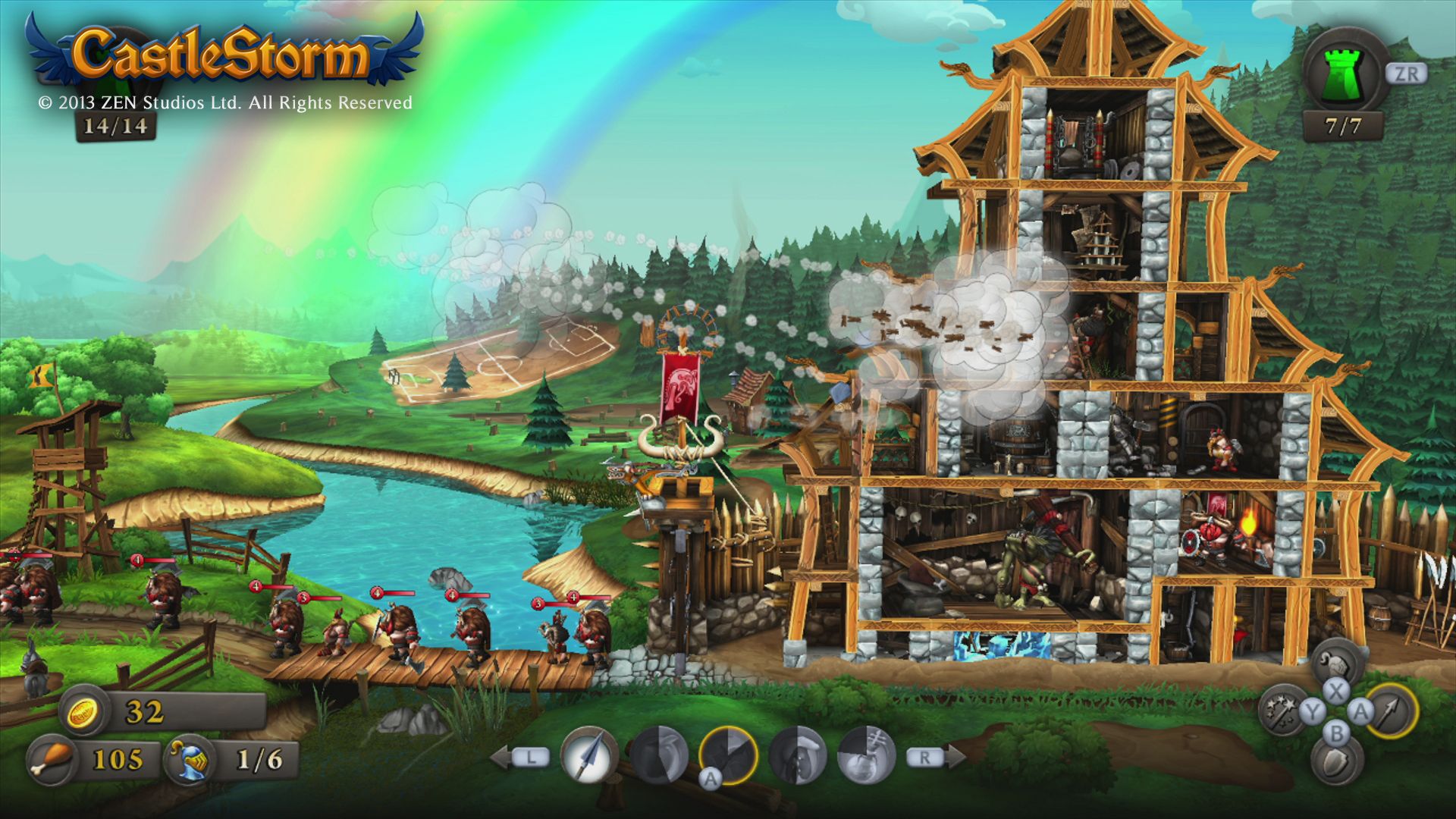
Task: Click the CastleStorm logo
Action: click(x=224, y=49)
